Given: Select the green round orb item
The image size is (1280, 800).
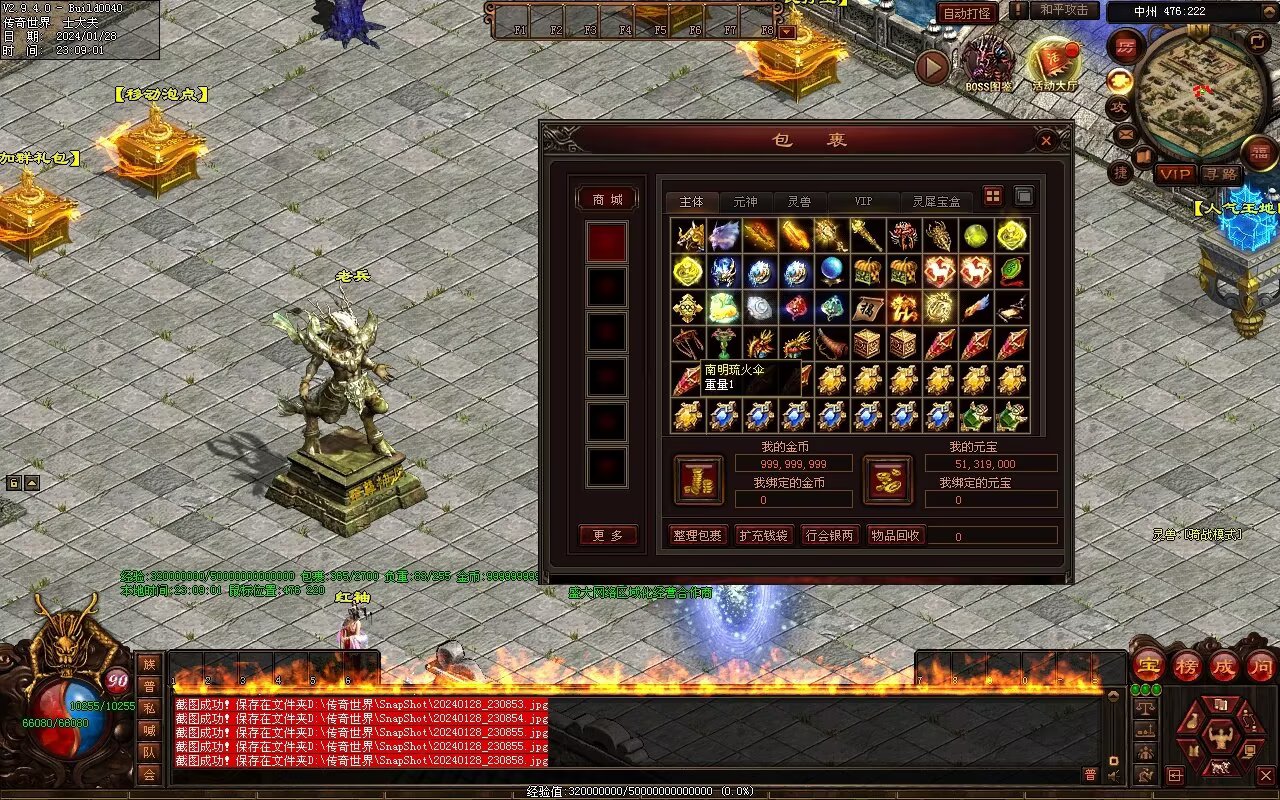Looking at the screenshot, I should tap(976, 236).
